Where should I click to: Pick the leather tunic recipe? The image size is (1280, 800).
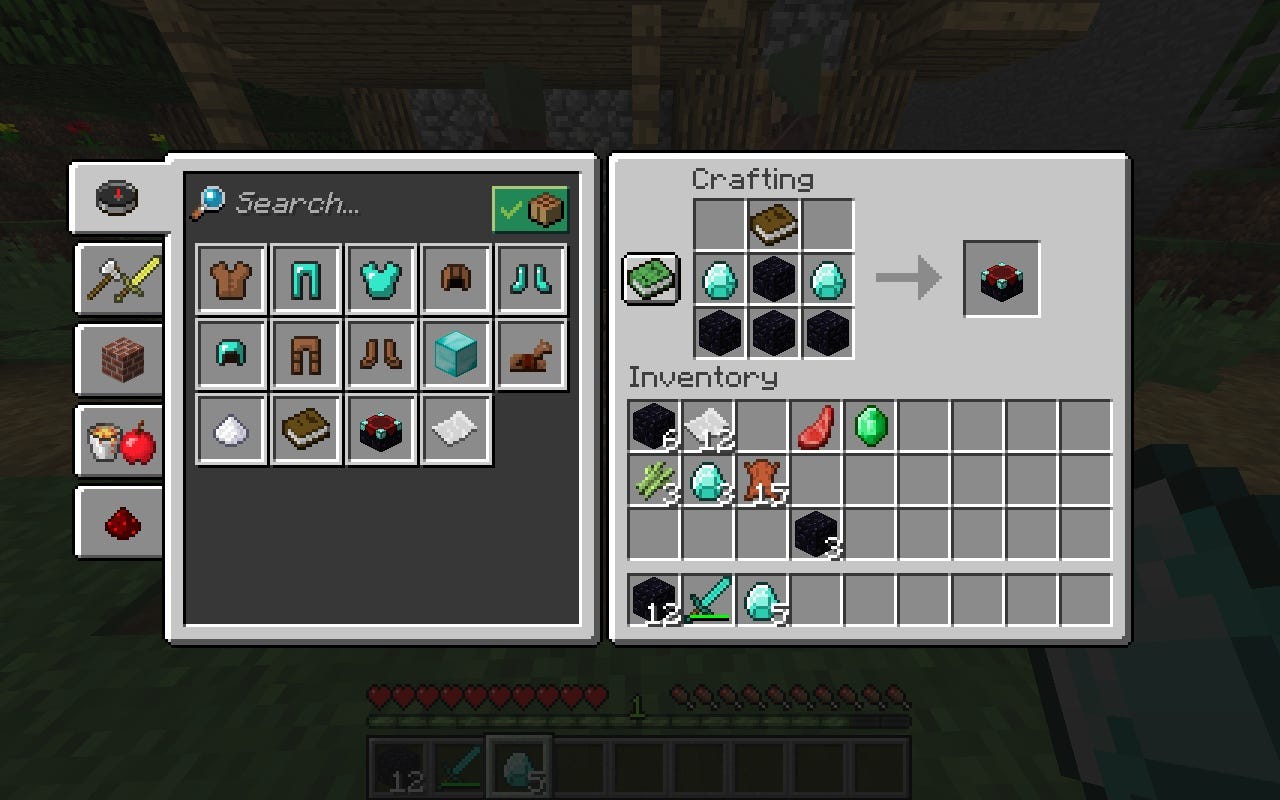tap(230, 278)
